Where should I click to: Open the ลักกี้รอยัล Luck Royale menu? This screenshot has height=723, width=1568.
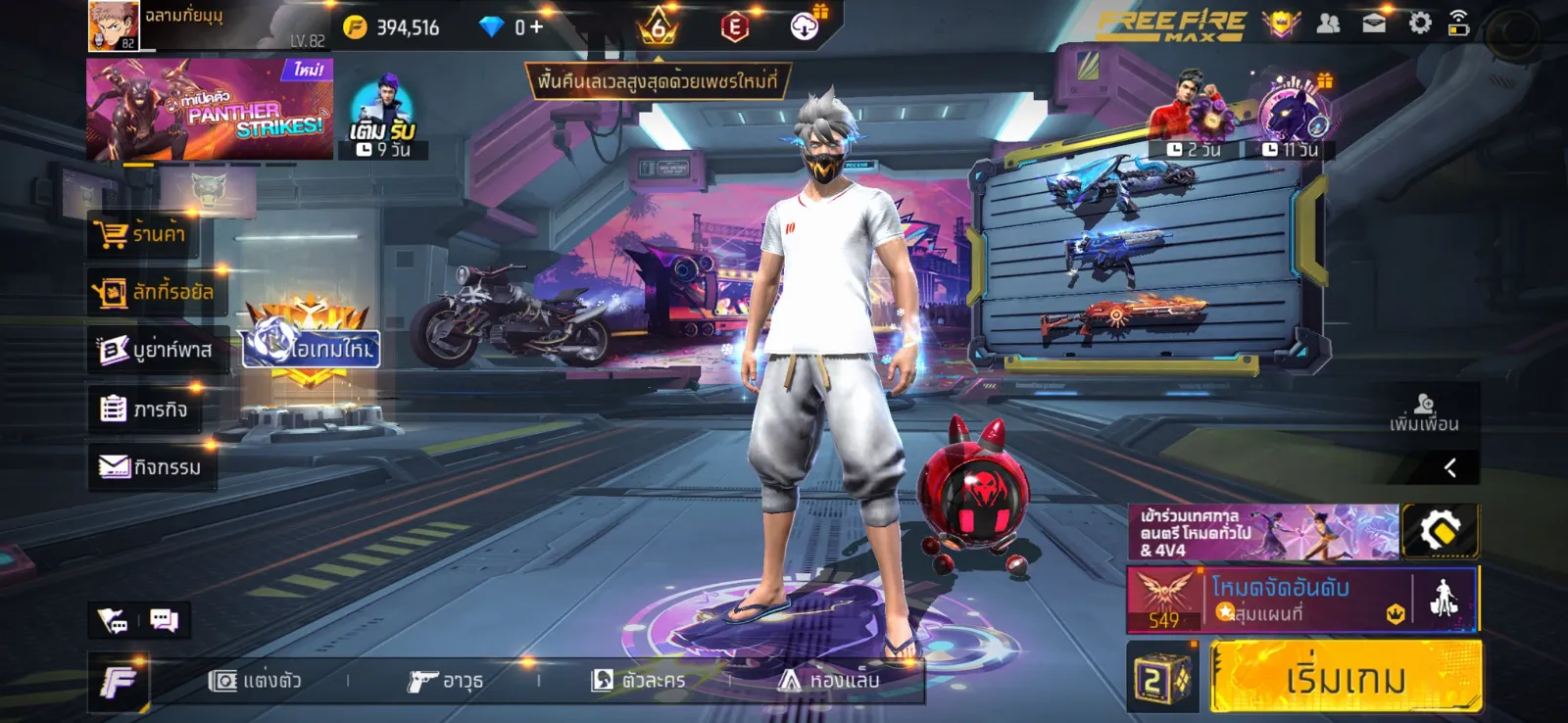(x=153, y=292)
